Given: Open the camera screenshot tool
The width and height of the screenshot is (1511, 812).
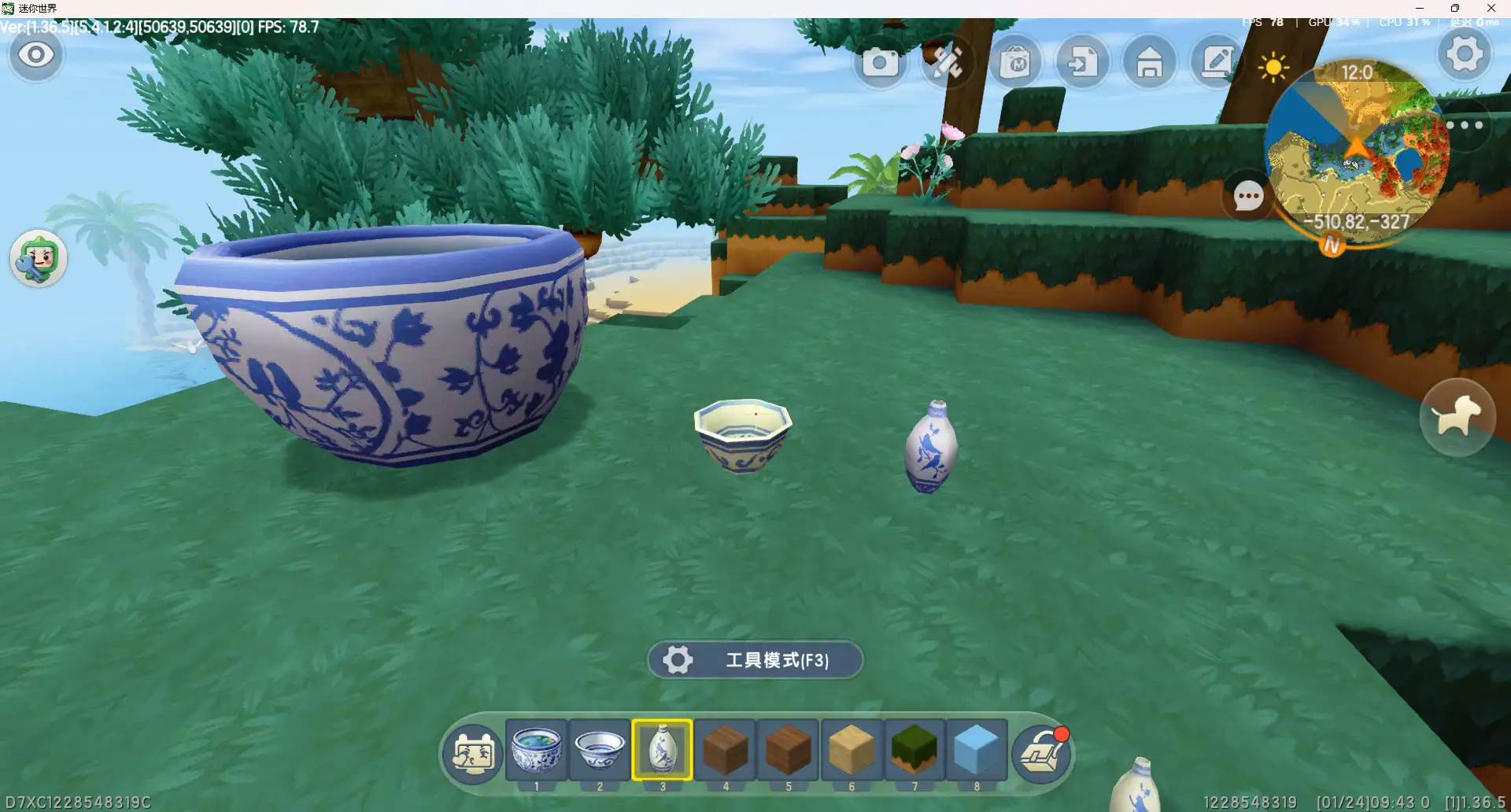Looking at the screenshot, I should [880, 62].
